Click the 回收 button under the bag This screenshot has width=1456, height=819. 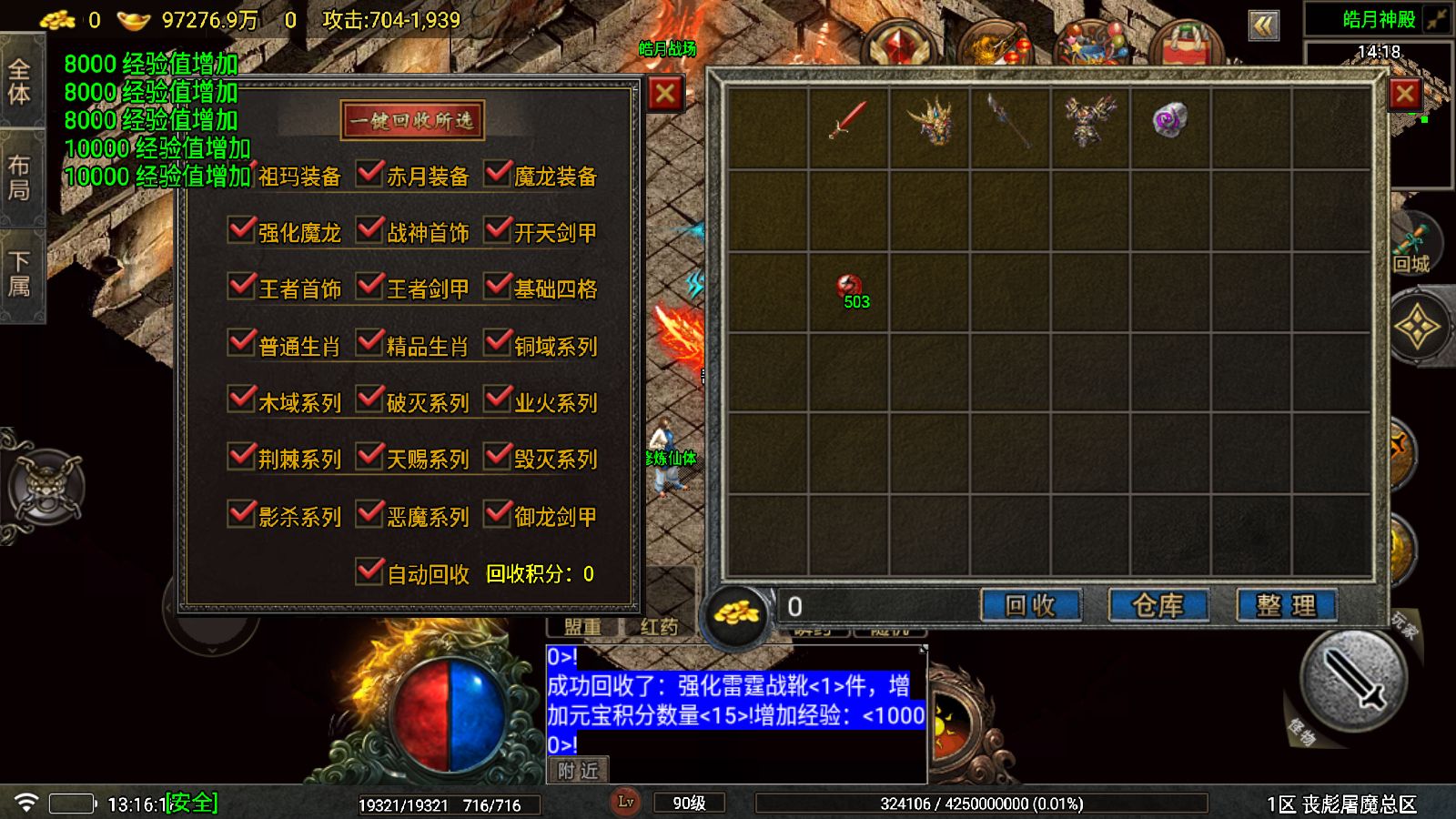pos(1030,605)
